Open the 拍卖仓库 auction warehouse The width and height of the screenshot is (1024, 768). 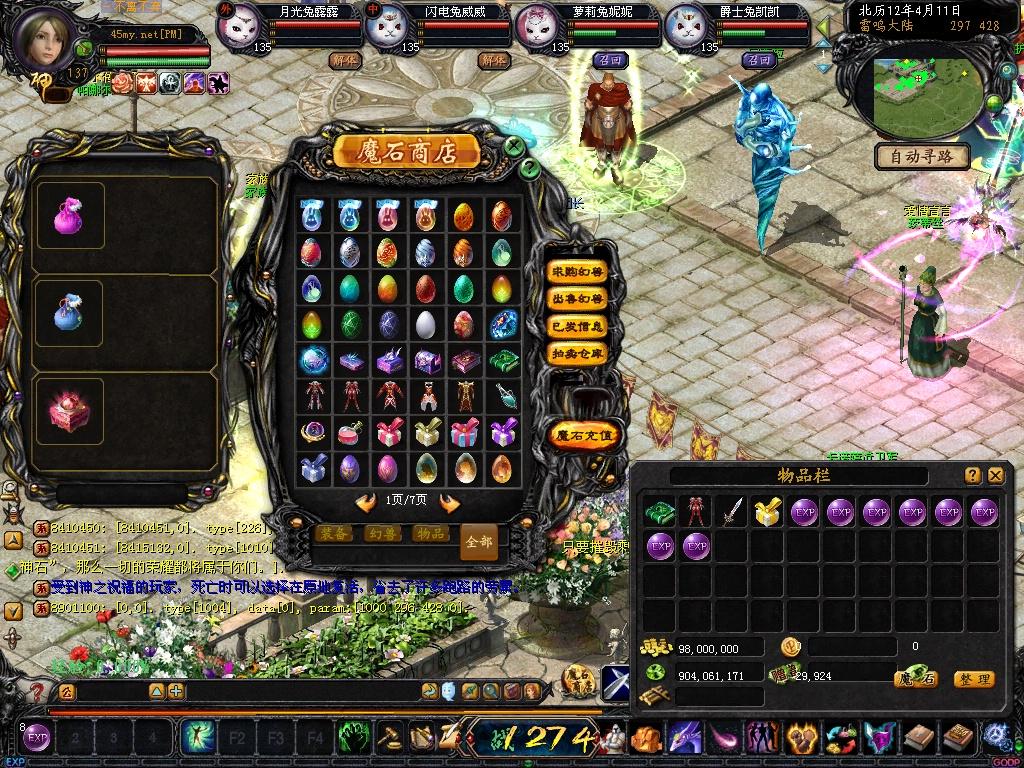(577, 352)
